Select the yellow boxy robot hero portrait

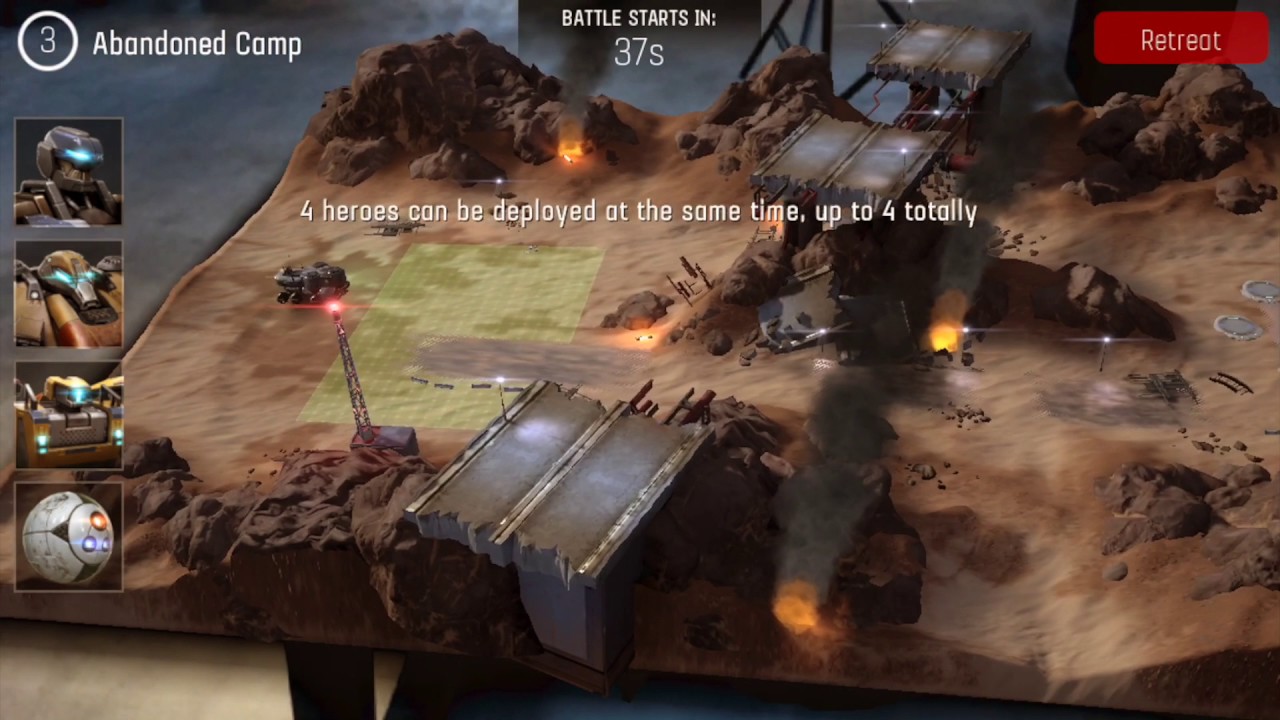tap(68, 412)
